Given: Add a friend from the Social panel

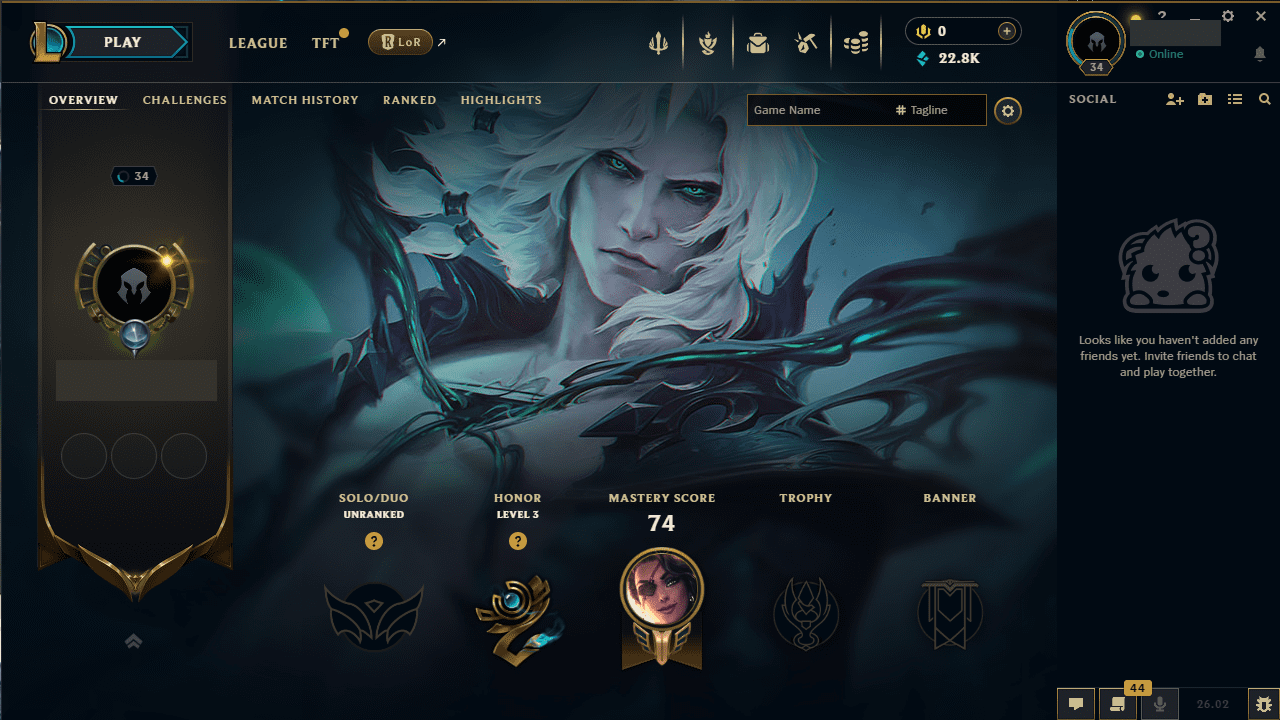Looking at the screenshot, I should tap(1175, 99).
